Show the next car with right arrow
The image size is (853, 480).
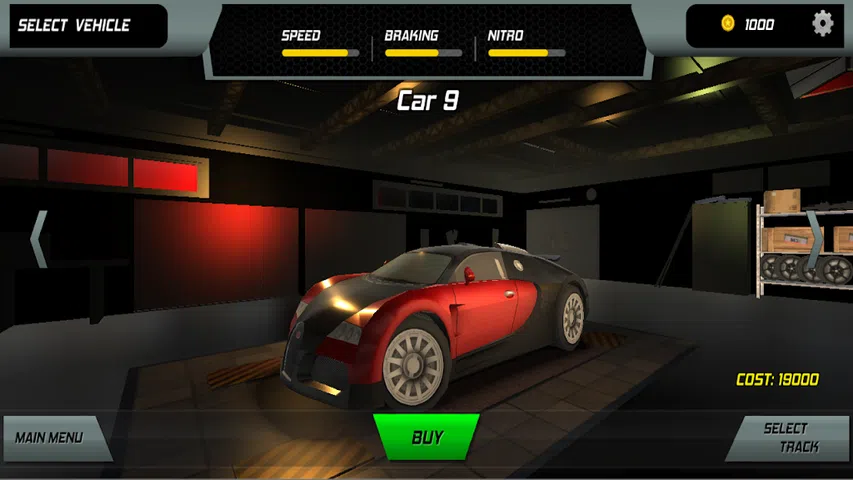pyautogui.click(x=815, y=239)
